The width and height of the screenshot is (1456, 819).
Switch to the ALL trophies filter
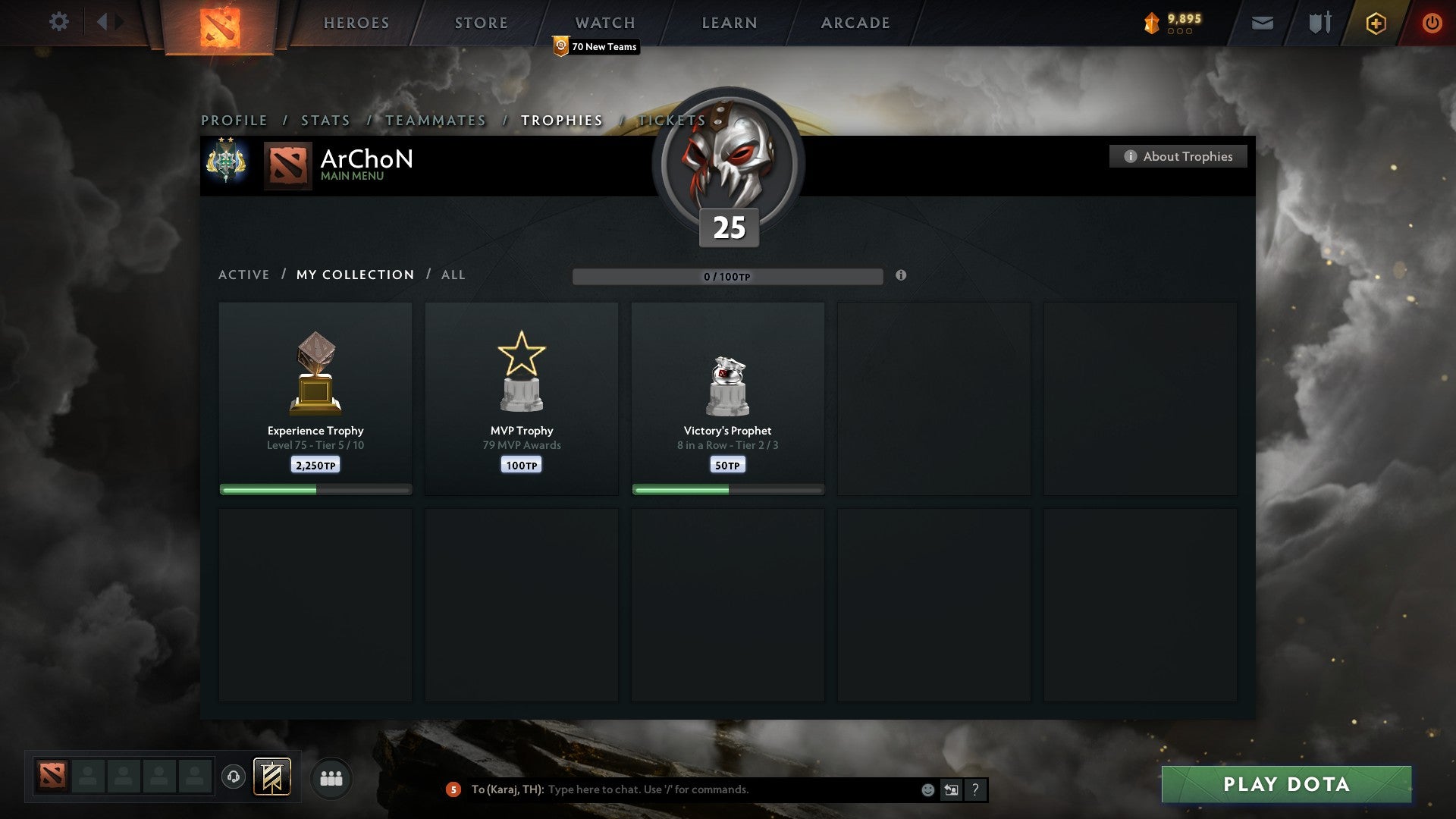(453, 275)
